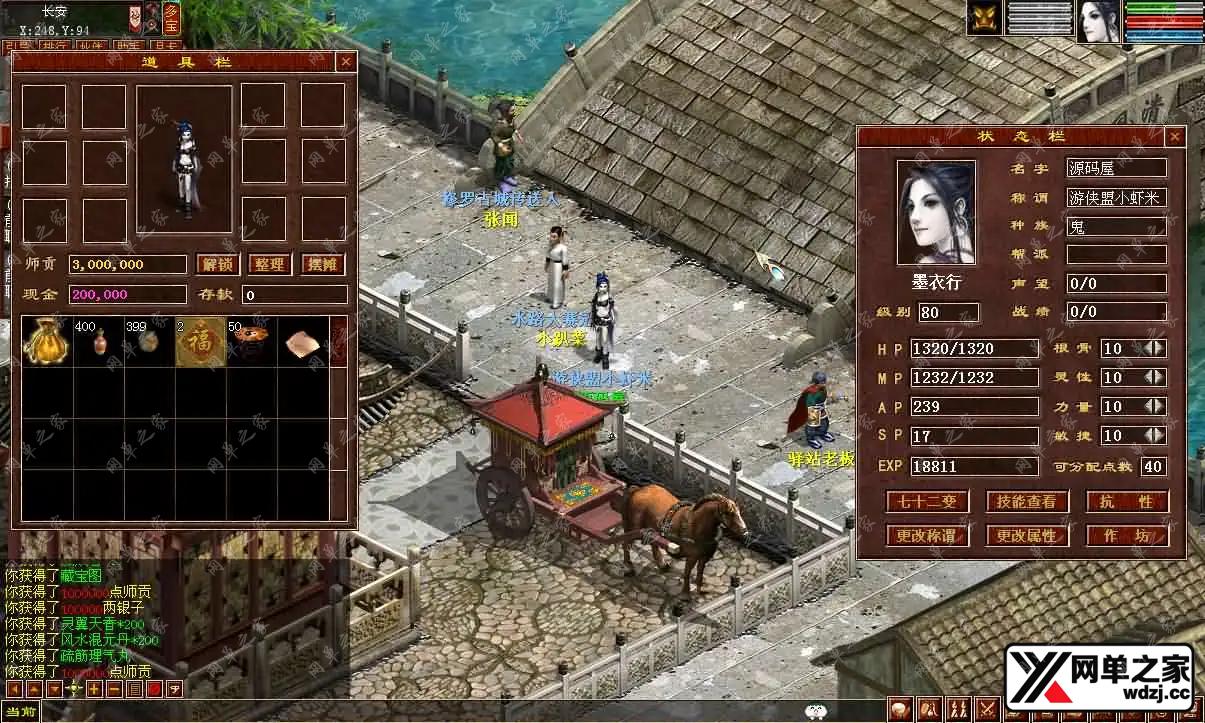Sort the inventory with 整理

[269, 265]
